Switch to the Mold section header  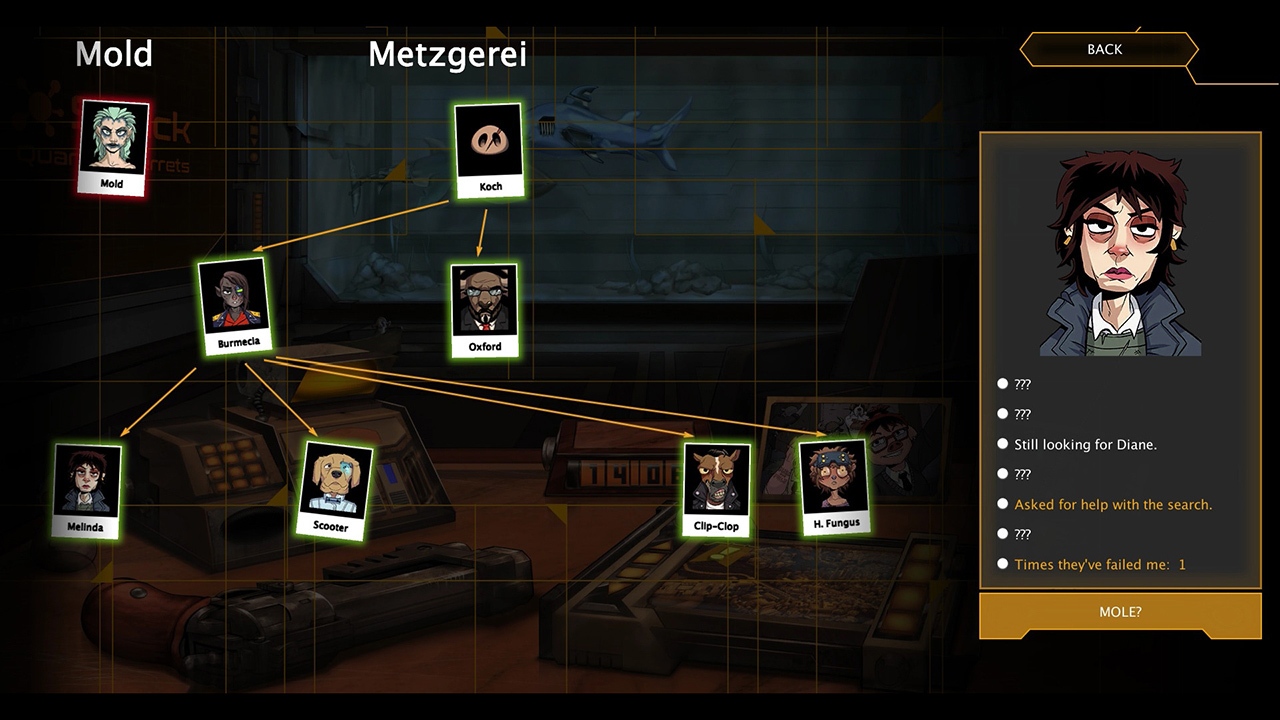point(113,55)
